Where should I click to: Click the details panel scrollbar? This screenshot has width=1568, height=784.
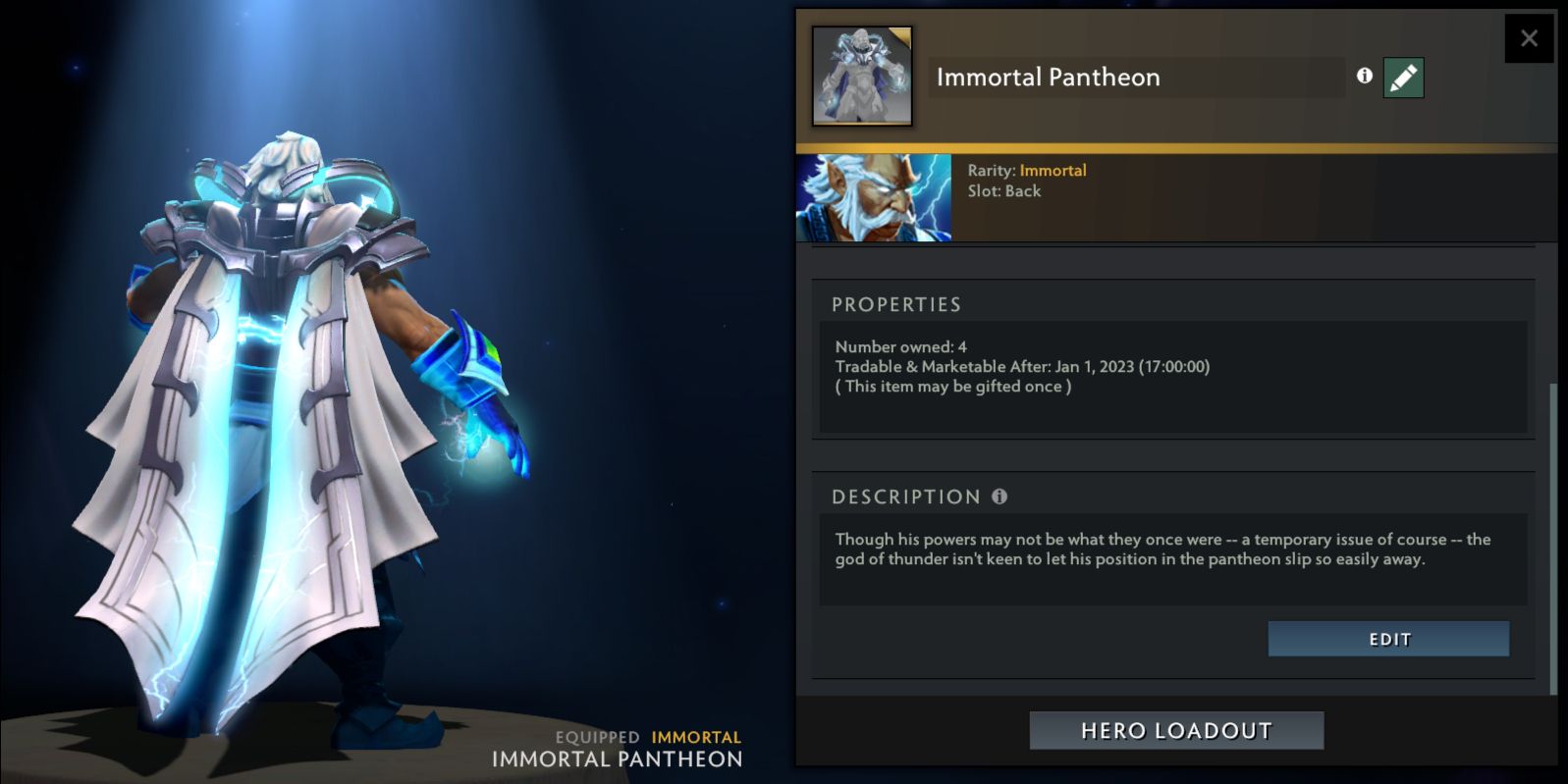click(x=1552, y=538)
